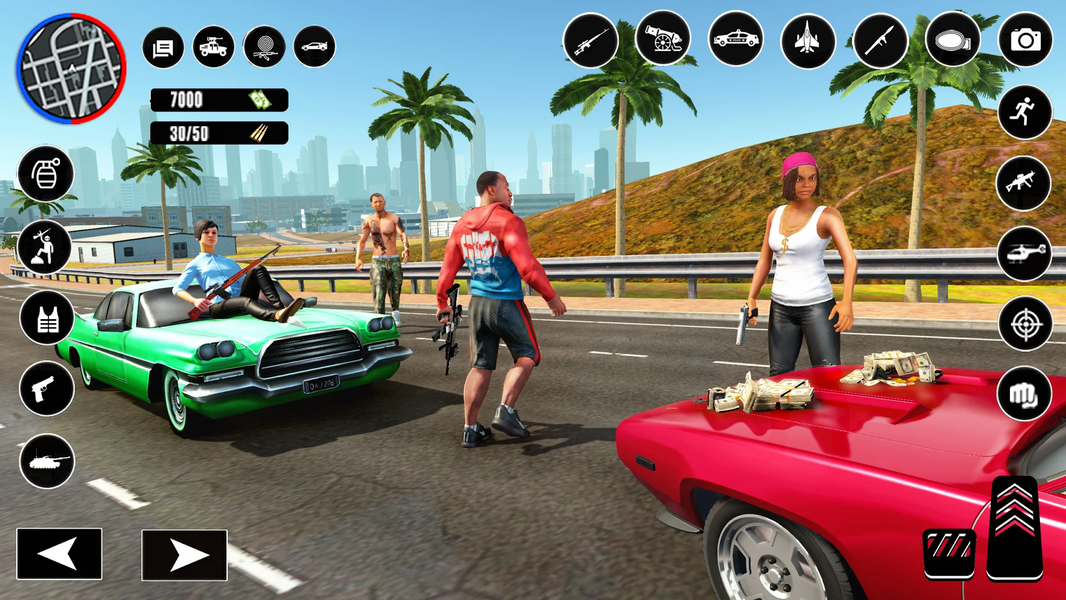The image size is (1066, 600).
Task: Activate the crosshair aim button
Action: coord(1025,323)
